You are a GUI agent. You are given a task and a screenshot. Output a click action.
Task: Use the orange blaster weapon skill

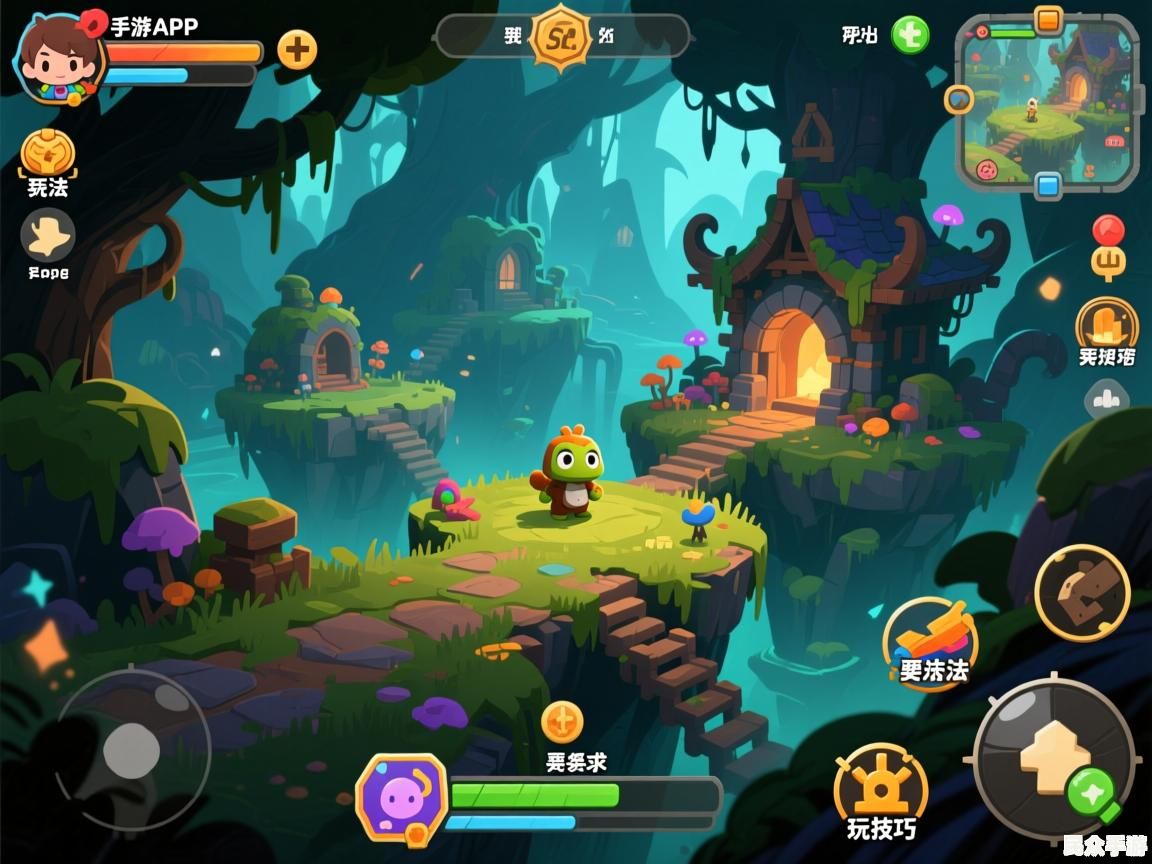pos(930,640)
